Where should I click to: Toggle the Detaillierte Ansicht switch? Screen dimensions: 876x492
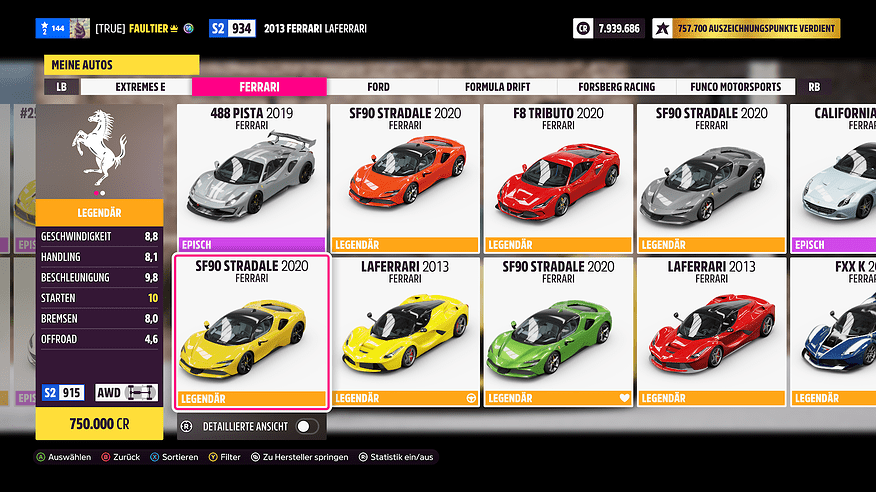click(x=308, y=427)
